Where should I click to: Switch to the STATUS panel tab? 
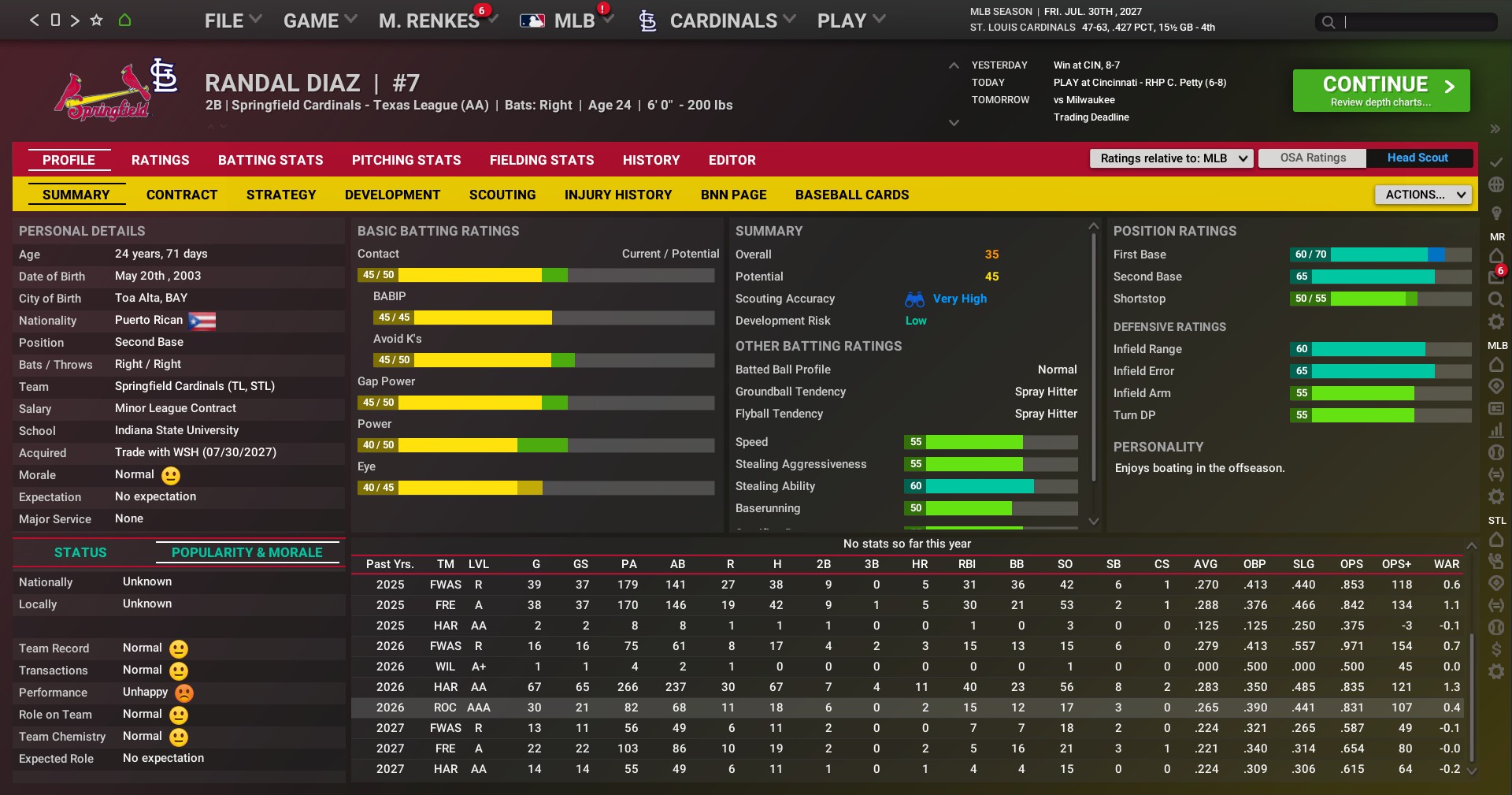(x=80, y=552)
